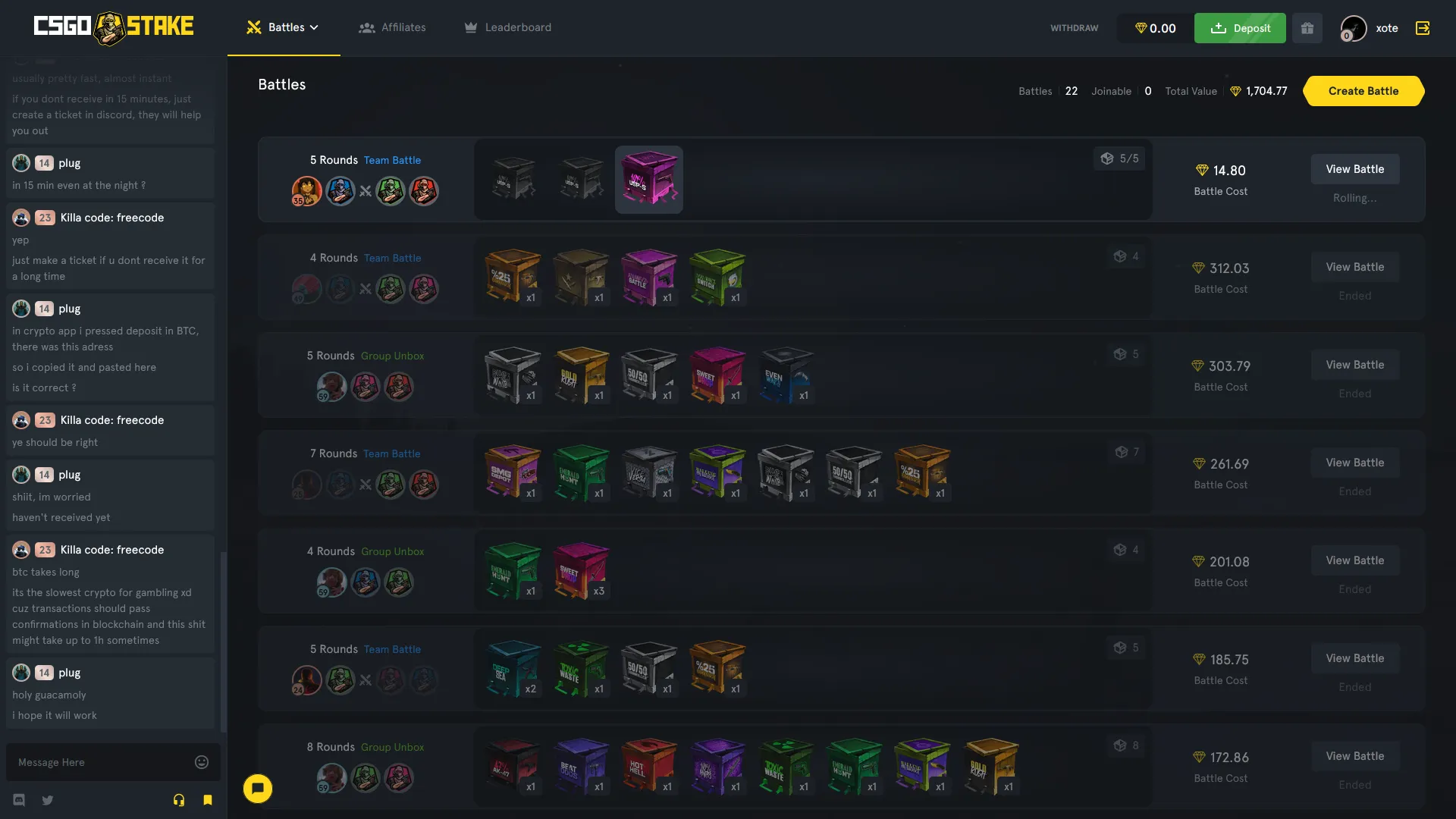Expand the 4/5 case count indicator
1456x819 pixels.
click(x=1120, y=158)
